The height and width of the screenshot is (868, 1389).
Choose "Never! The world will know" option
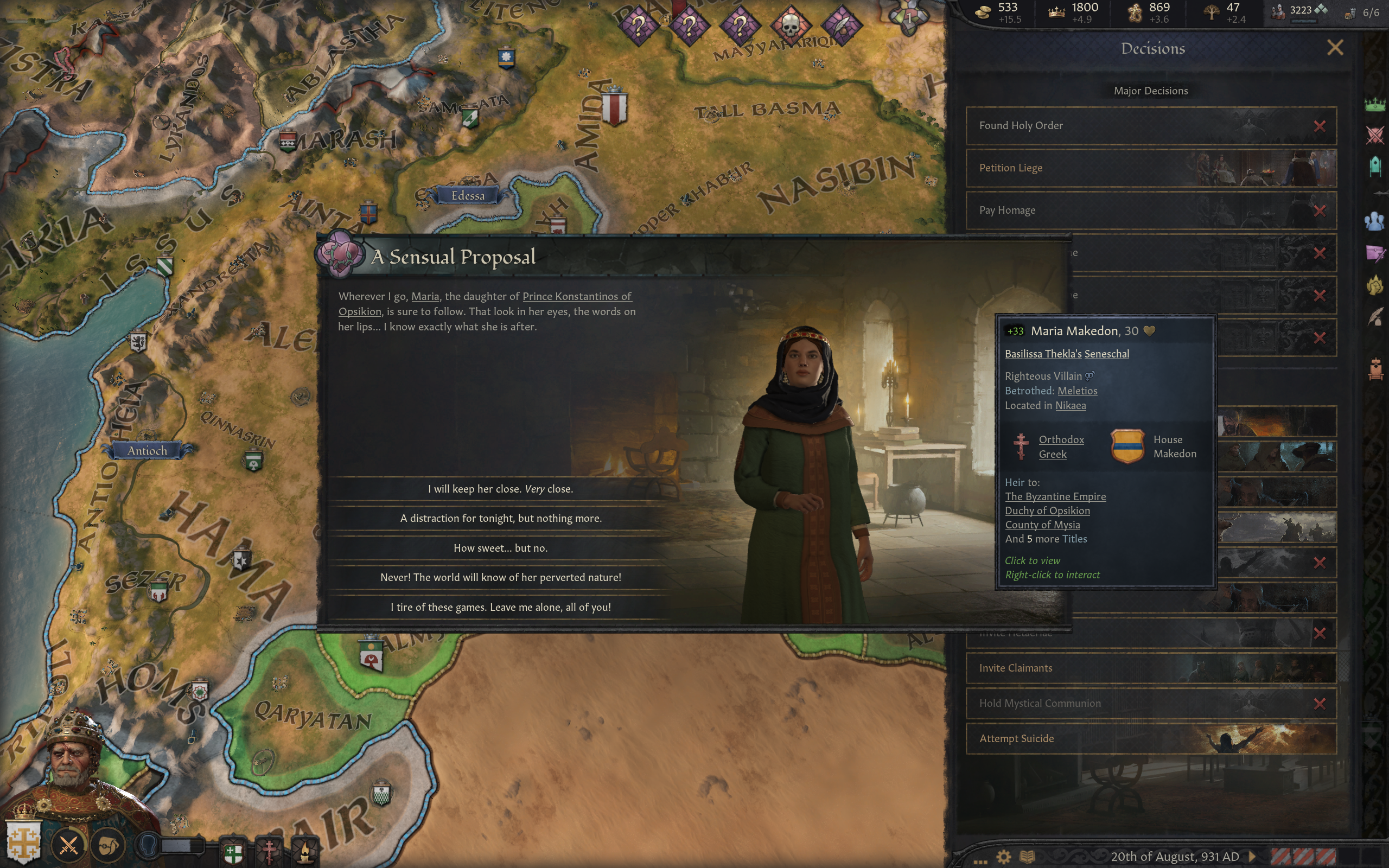tap(500, 578)
